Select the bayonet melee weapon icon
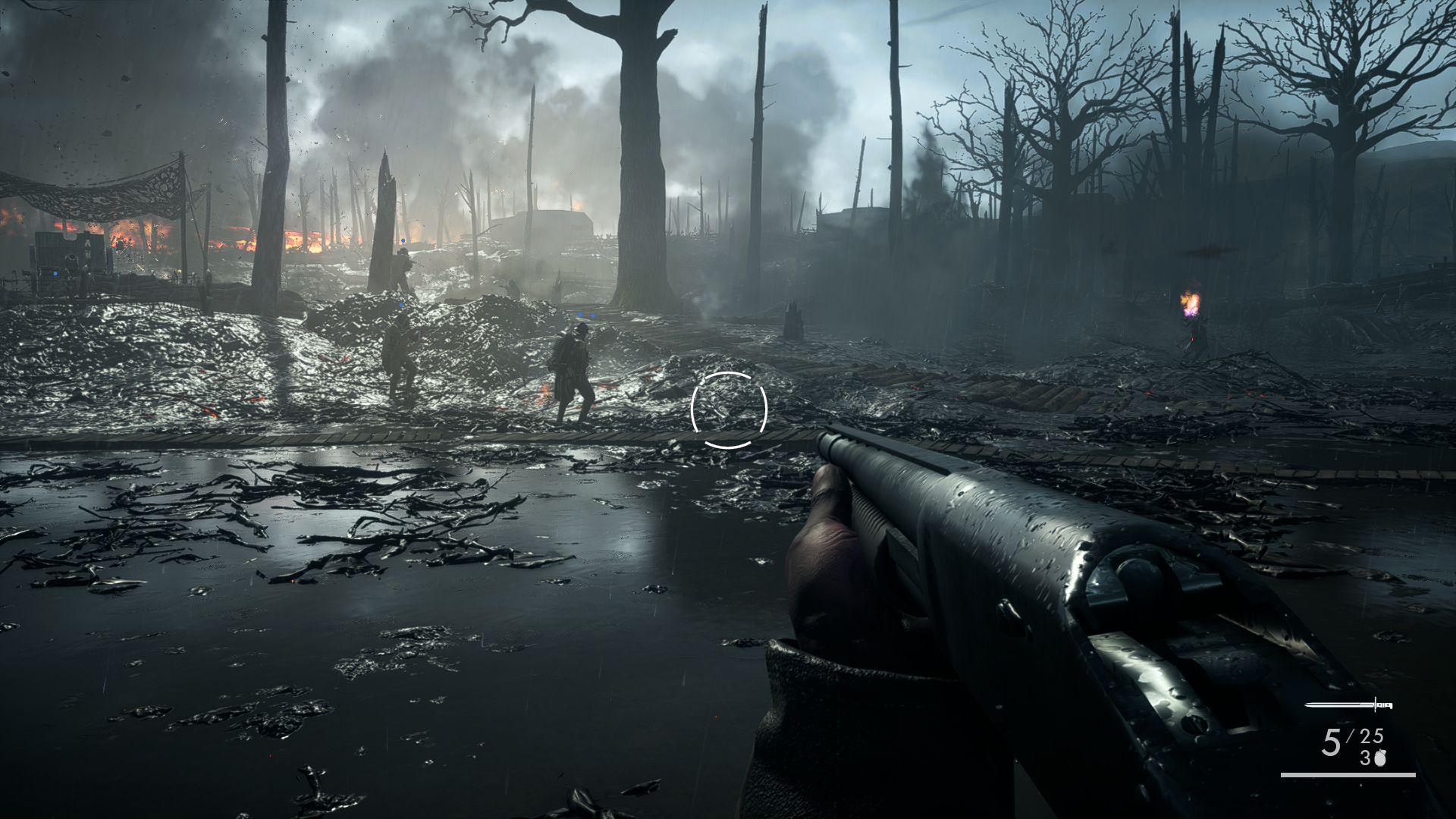1456x819 pixels. (1348, 705)
